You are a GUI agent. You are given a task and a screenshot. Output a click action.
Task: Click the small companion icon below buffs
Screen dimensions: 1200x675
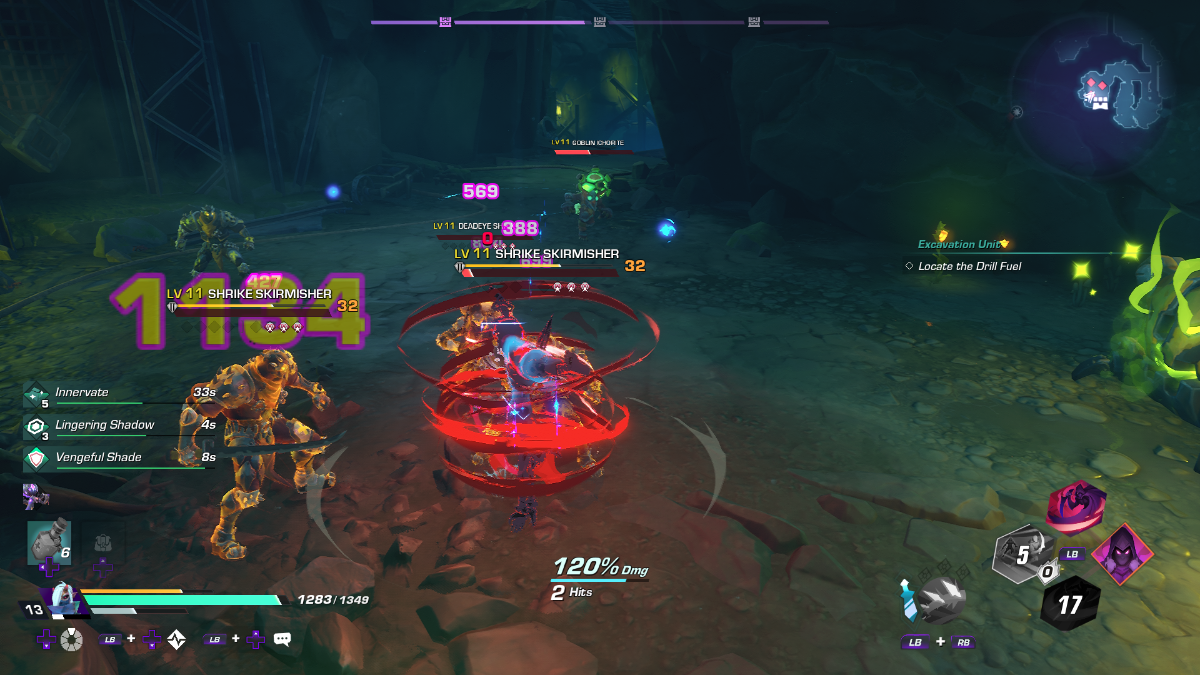[x=35, y=493]
